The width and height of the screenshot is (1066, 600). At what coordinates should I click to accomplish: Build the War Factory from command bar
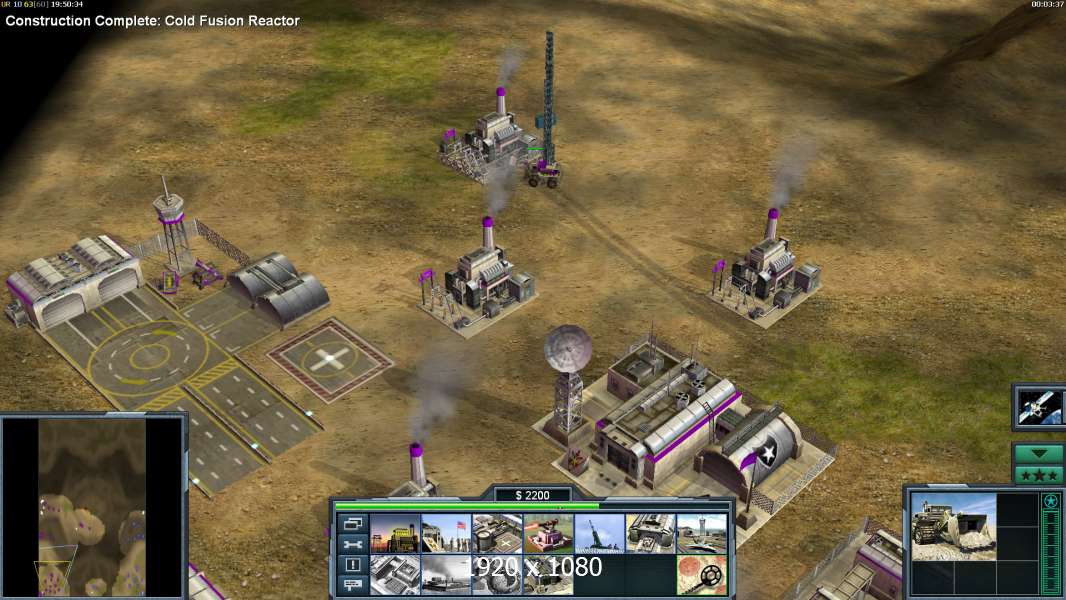click(651, 533)
